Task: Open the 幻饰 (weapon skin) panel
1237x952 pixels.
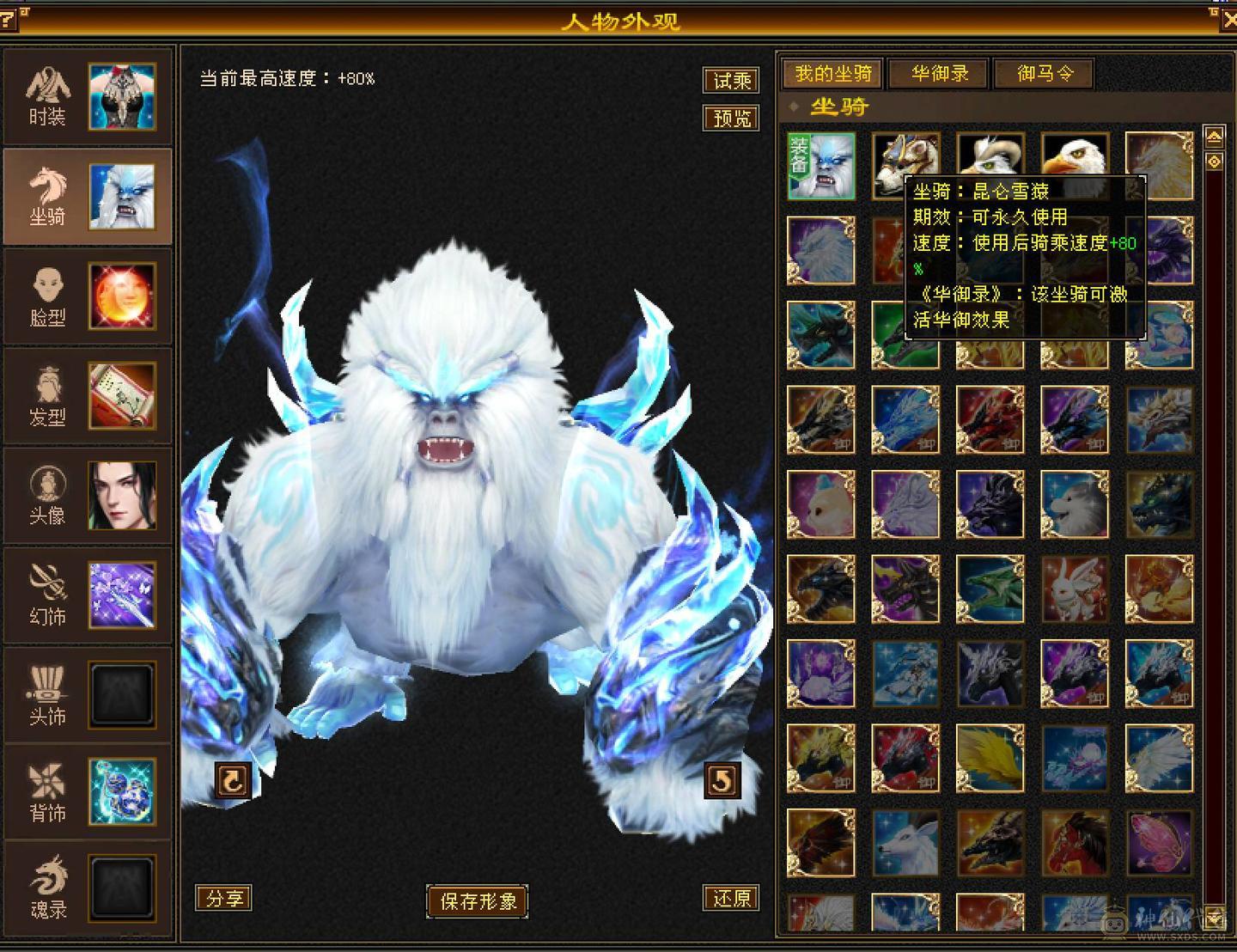Action: click(x=50, y=595)
